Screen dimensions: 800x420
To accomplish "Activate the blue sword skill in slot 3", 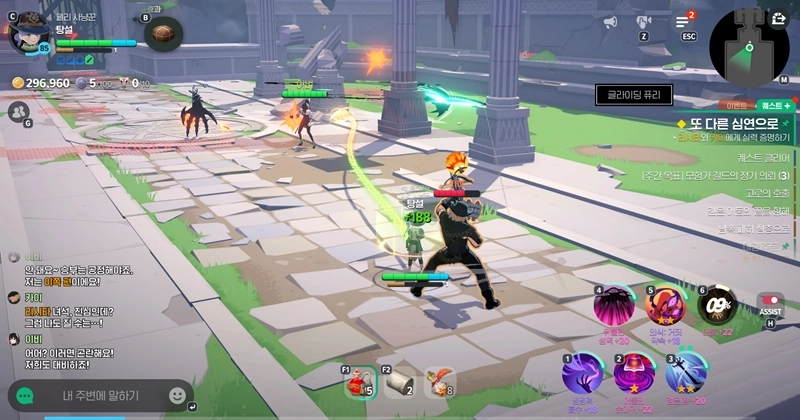I will click(689, 373).
